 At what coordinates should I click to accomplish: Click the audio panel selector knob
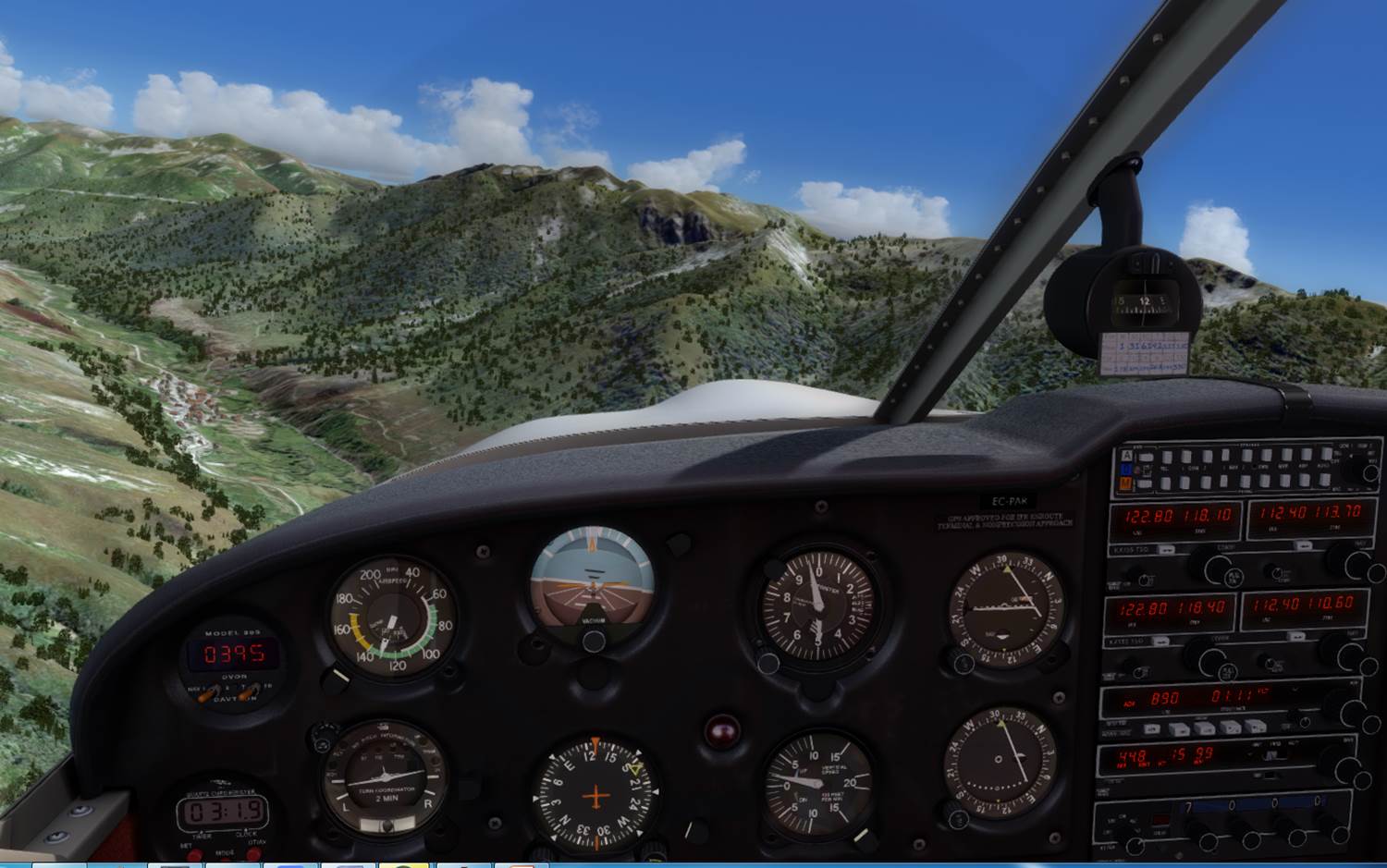click(1358, 471)
